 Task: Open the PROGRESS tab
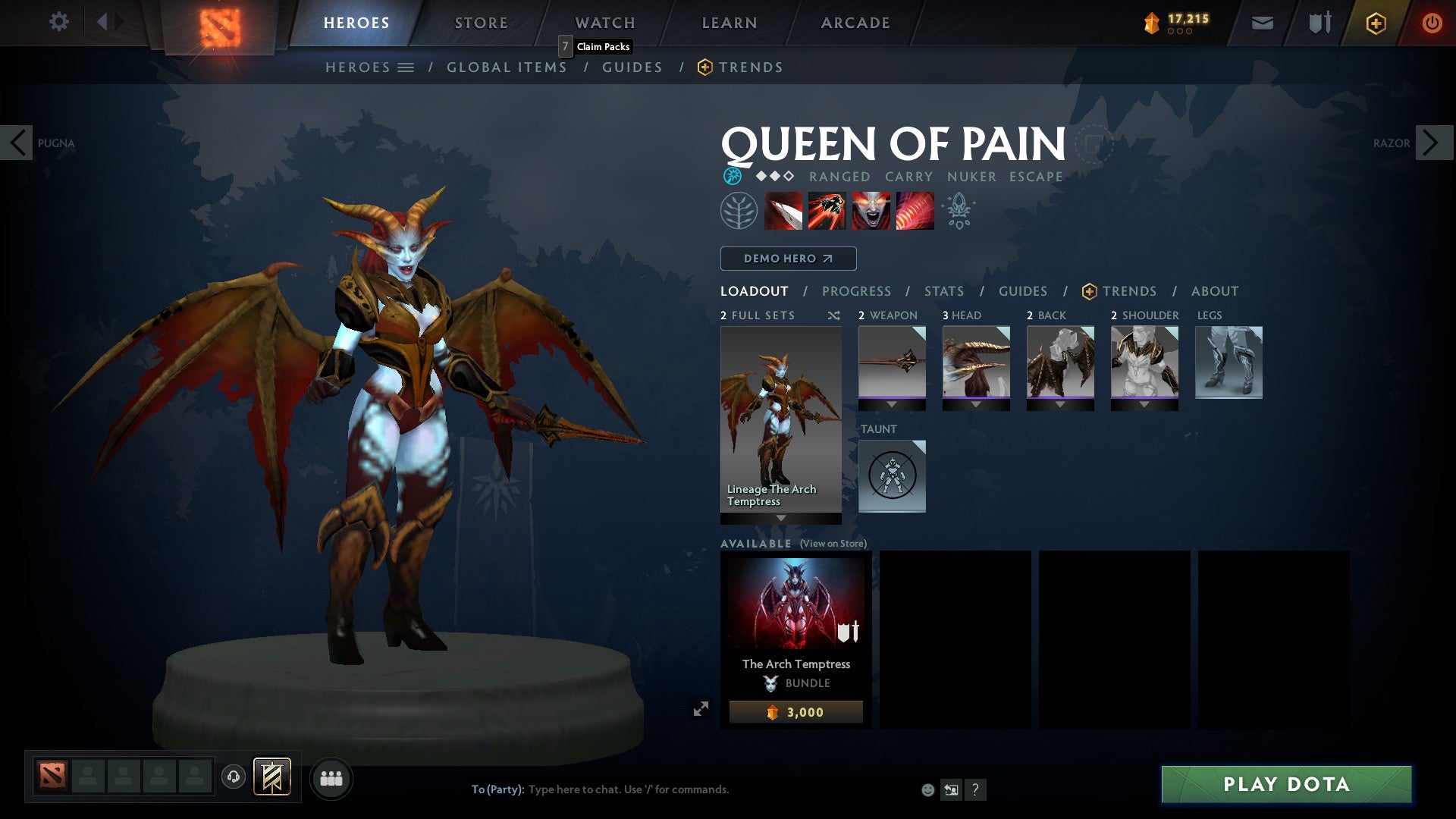856,291
